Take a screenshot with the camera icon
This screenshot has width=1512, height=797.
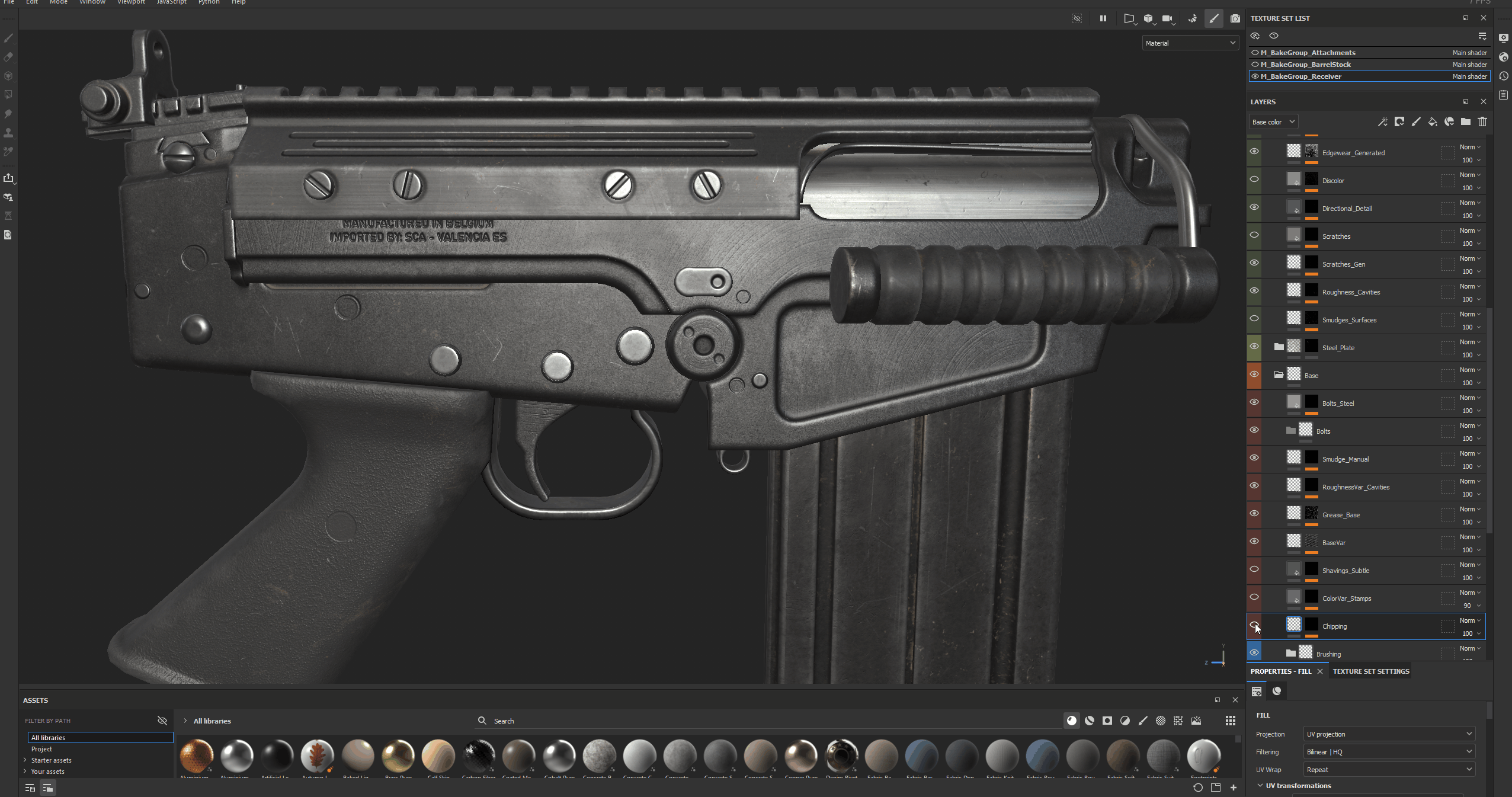pos(1236,18)
